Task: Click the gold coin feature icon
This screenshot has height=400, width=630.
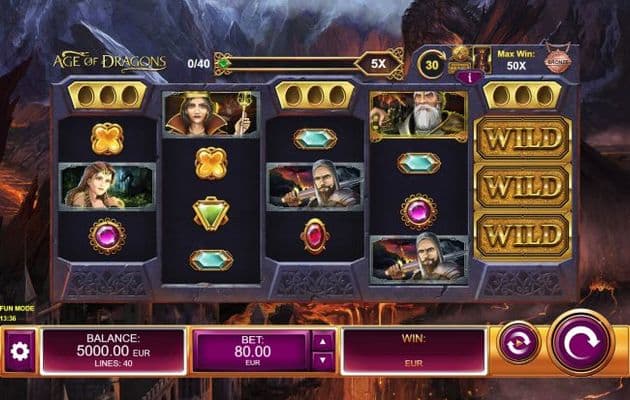Action: [461, 55]
